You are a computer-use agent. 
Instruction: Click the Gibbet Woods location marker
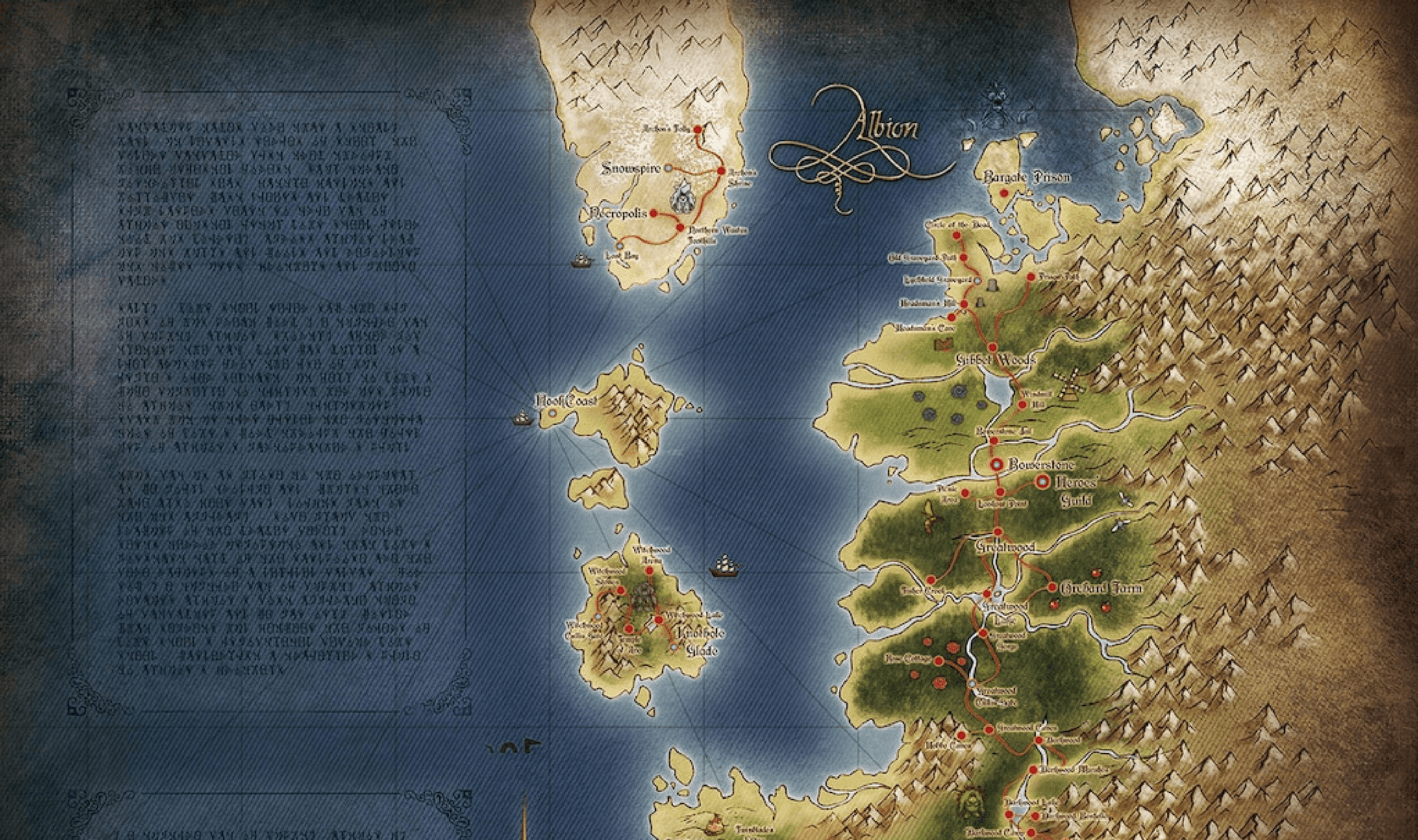992,347
